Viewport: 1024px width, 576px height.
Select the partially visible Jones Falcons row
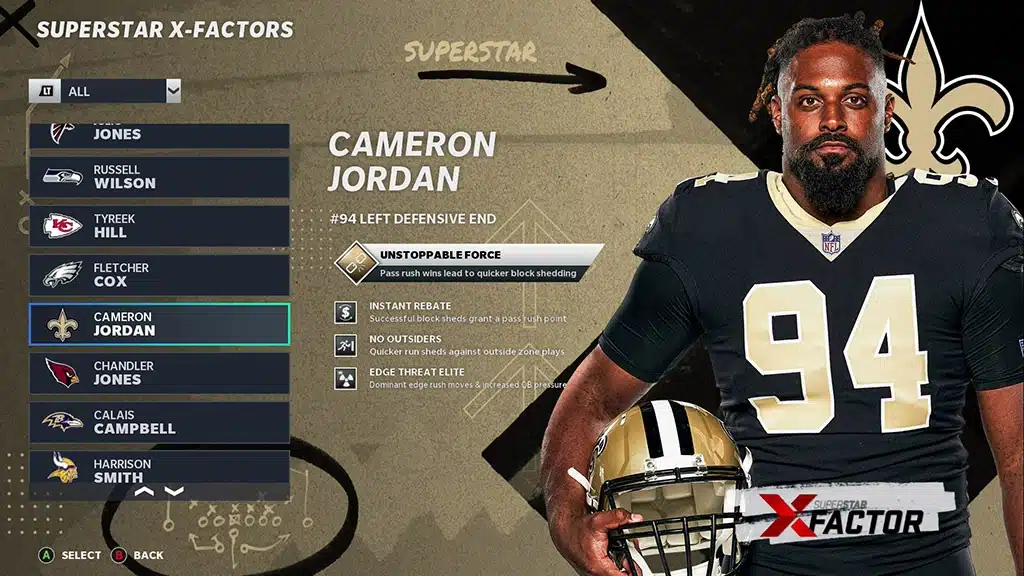pyautogui.click(x=160, y=135)
